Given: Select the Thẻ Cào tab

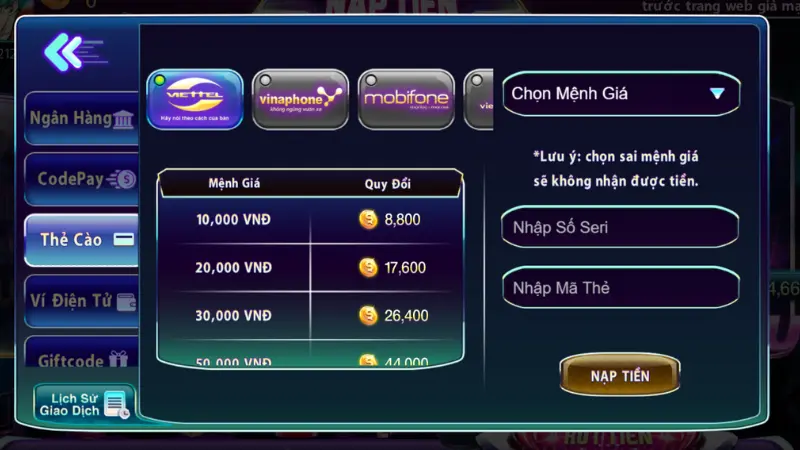Looking at the screenshot, I should [x=82, y=240].
